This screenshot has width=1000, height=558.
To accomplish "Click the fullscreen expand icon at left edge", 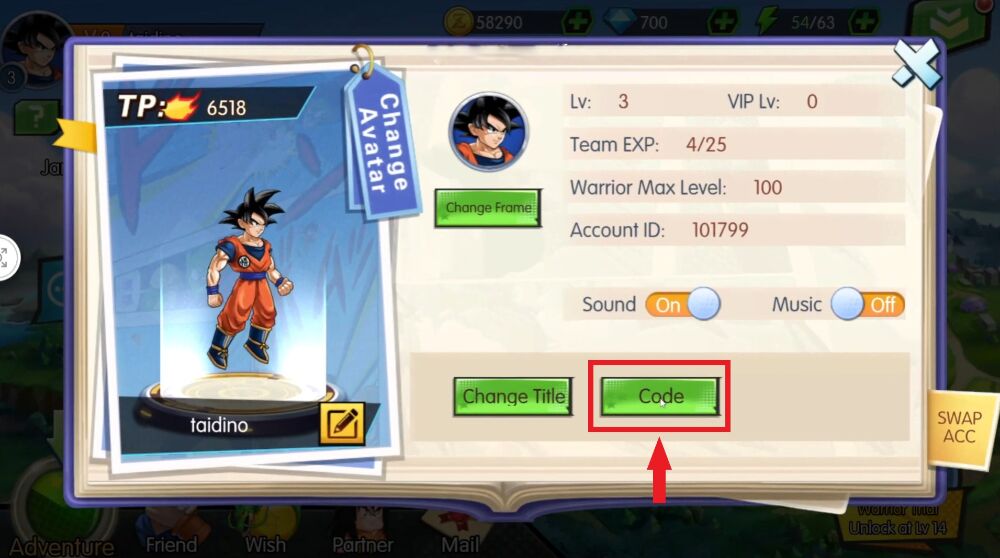I will (x=4, y=257).
